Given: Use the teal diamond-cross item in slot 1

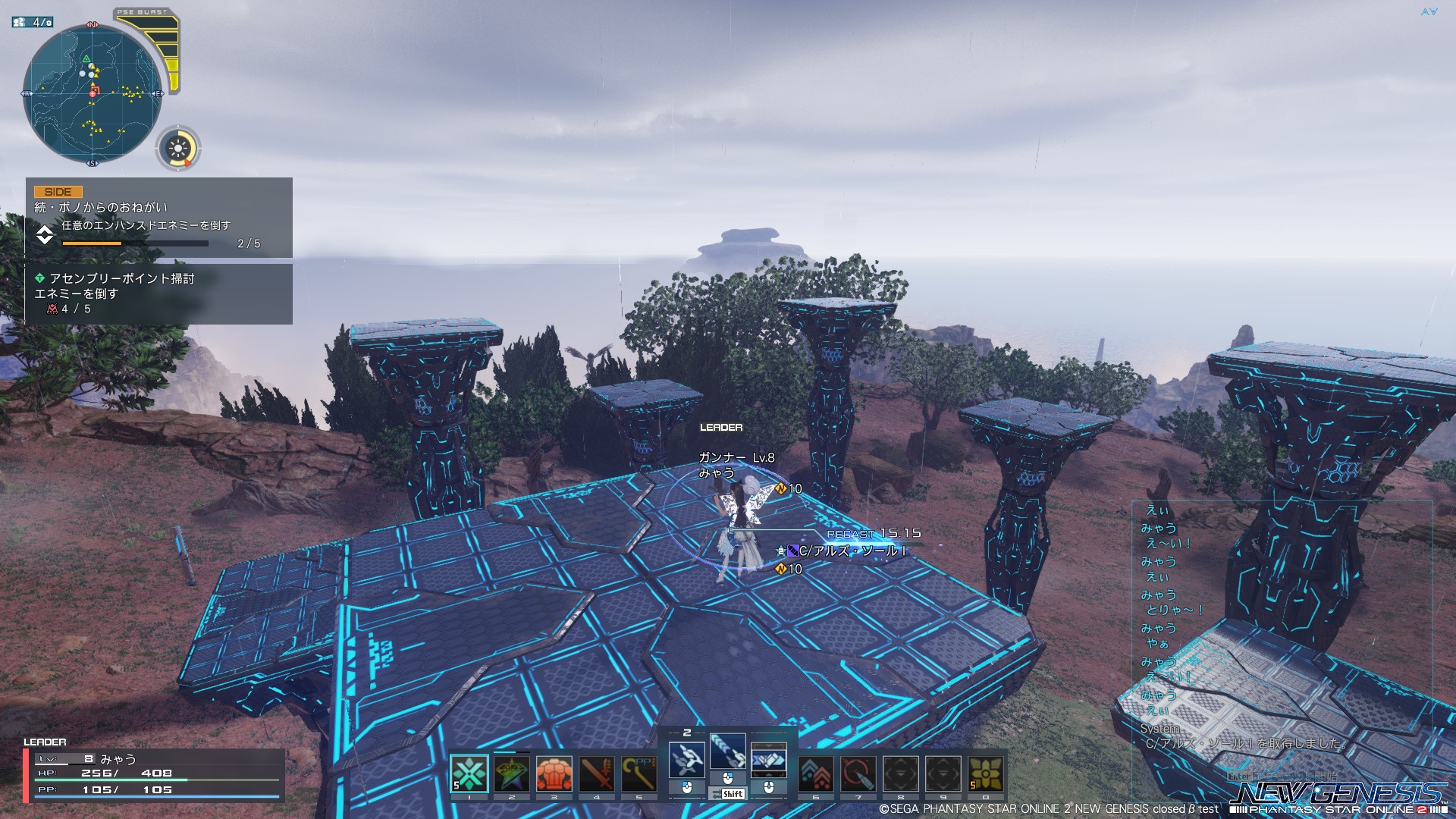Looking at the screenshot, I should click(x=469, y=773).
